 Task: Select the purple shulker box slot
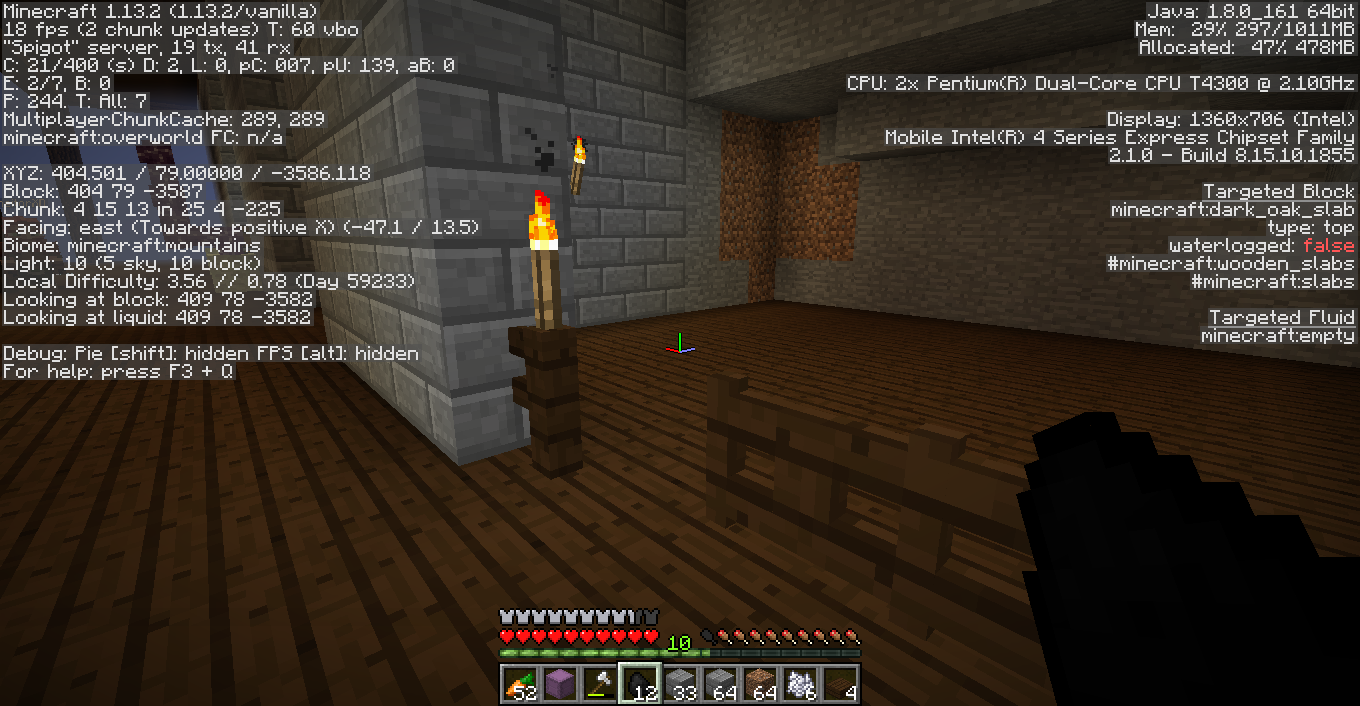click(x=560, y=684)
